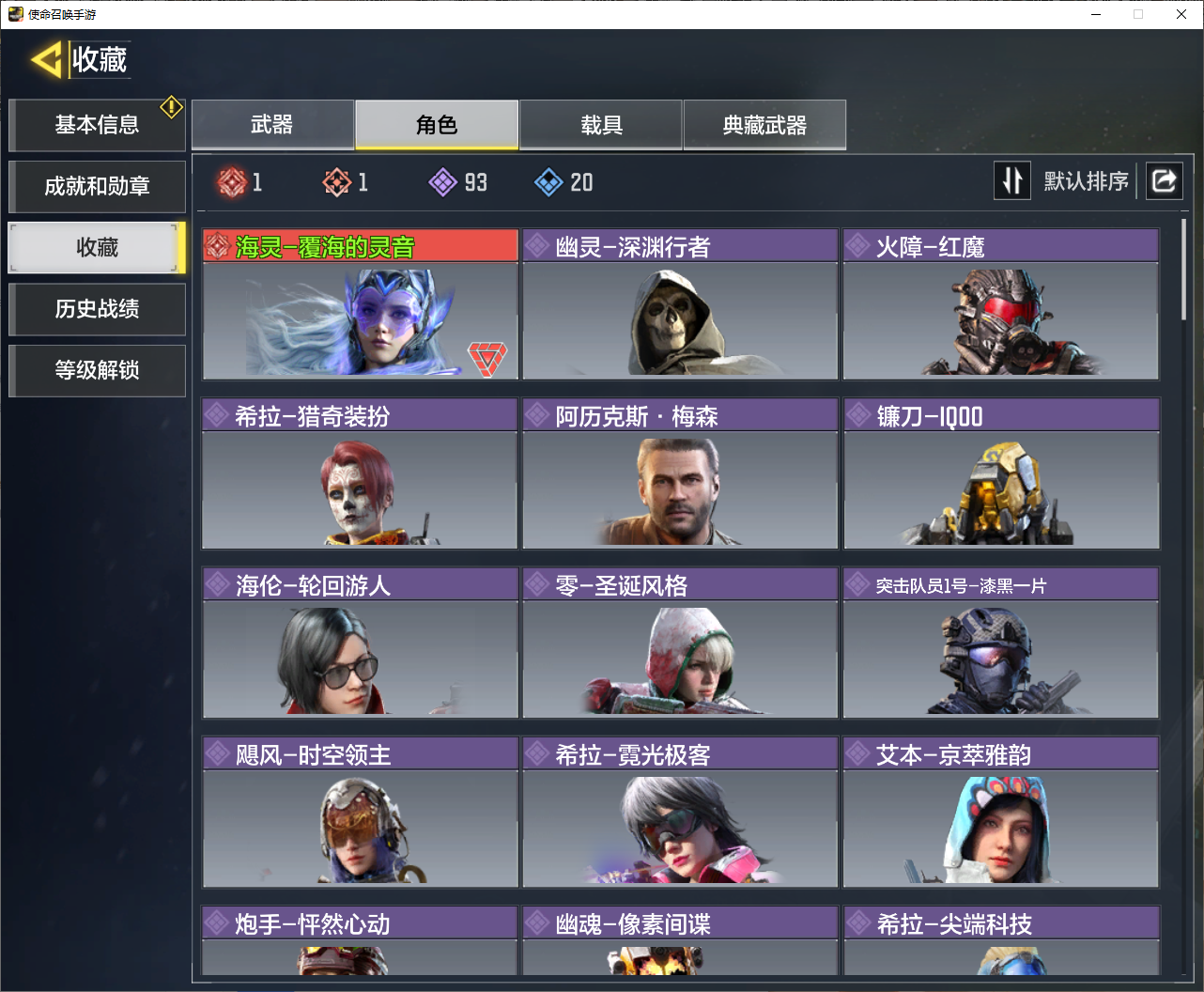1204x992 pixels.
Task: Choose the 幽灵-深渊行者 skull character card
Action: (680, 305)
